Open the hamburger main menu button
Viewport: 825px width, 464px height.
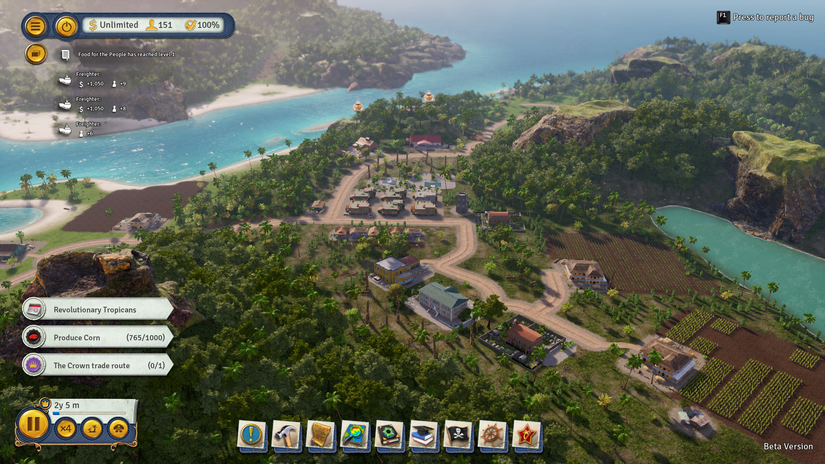click(36, 26)
